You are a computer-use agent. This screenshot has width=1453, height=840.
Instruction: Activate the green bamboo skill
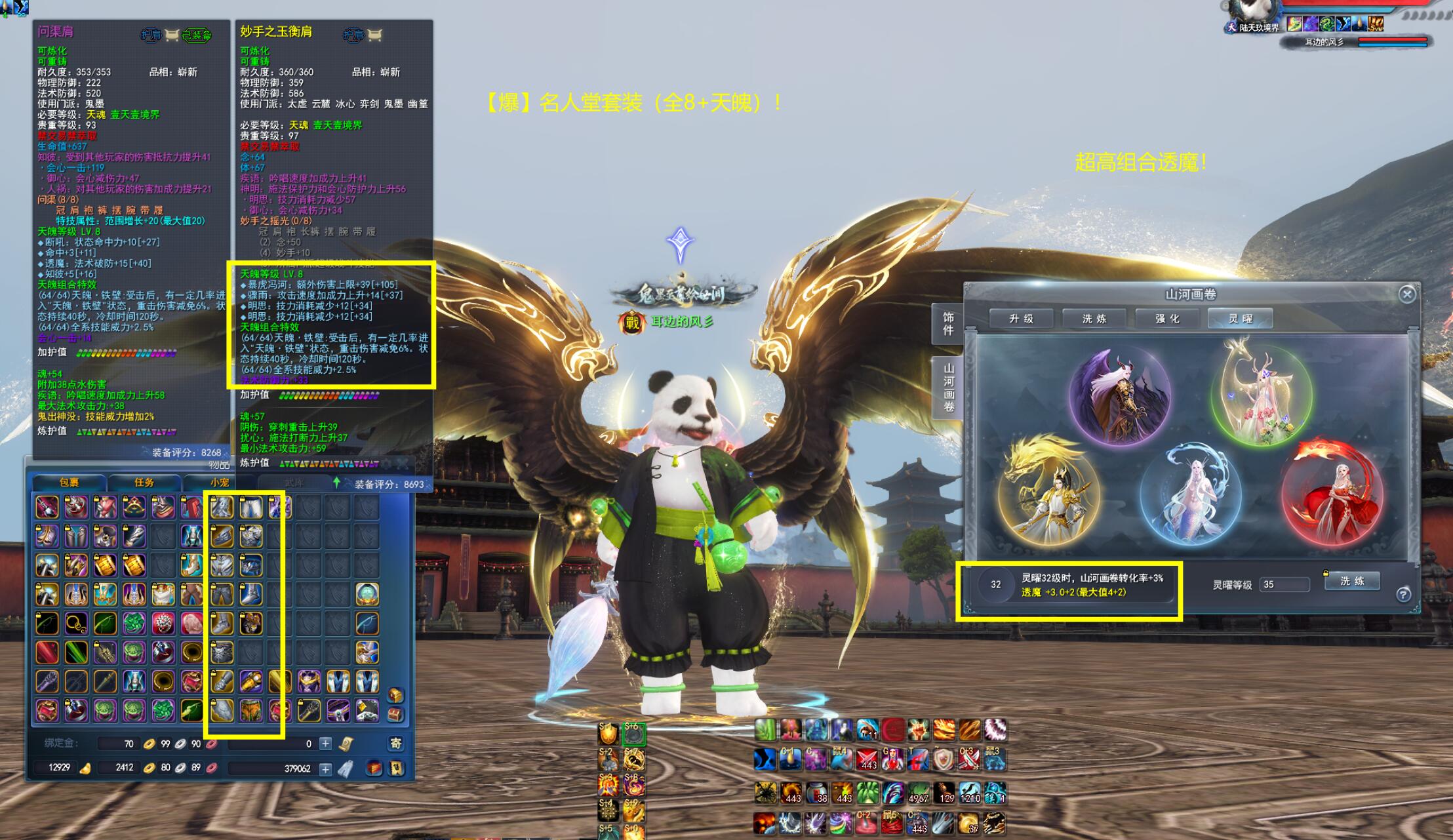click(765, 730)
